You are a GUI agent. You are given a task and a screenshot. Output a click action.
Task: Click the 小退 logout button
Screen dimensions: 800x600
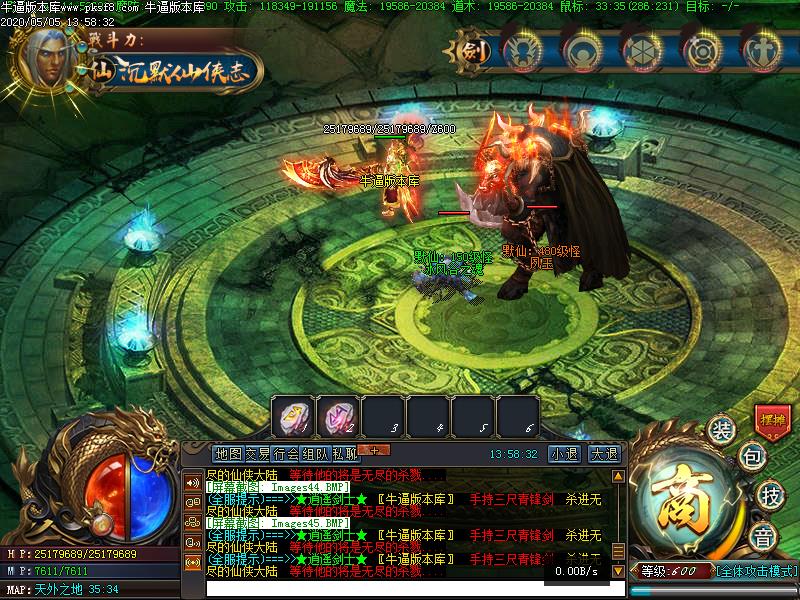[x=563, y=453]
